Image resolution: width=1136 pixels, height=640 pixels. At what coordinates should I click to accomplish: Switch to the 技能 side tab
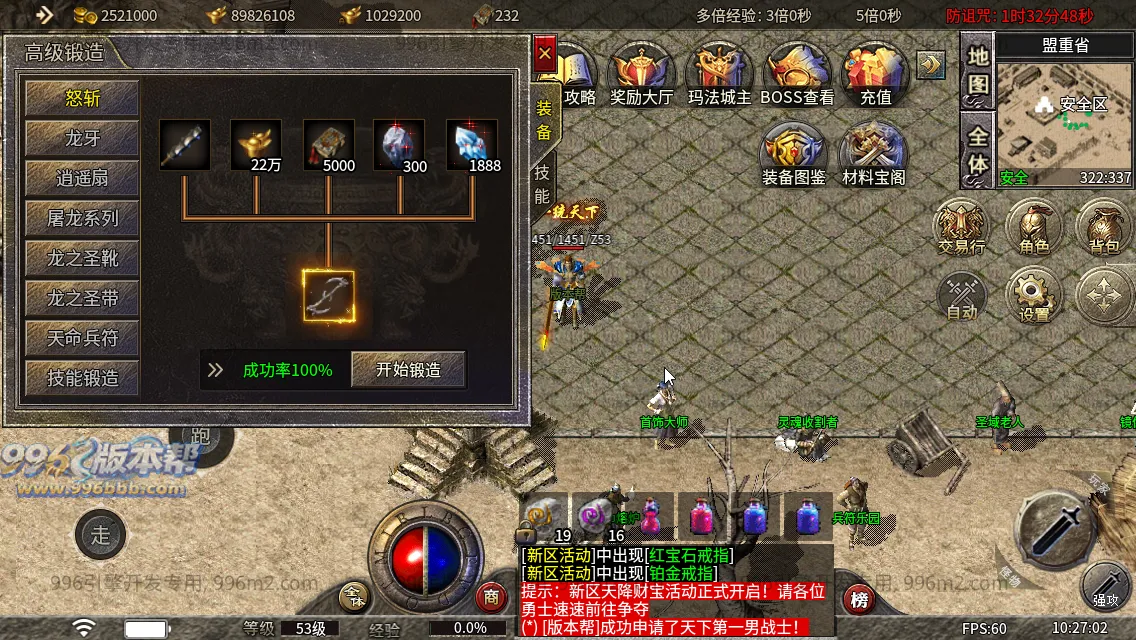(542, 183)
